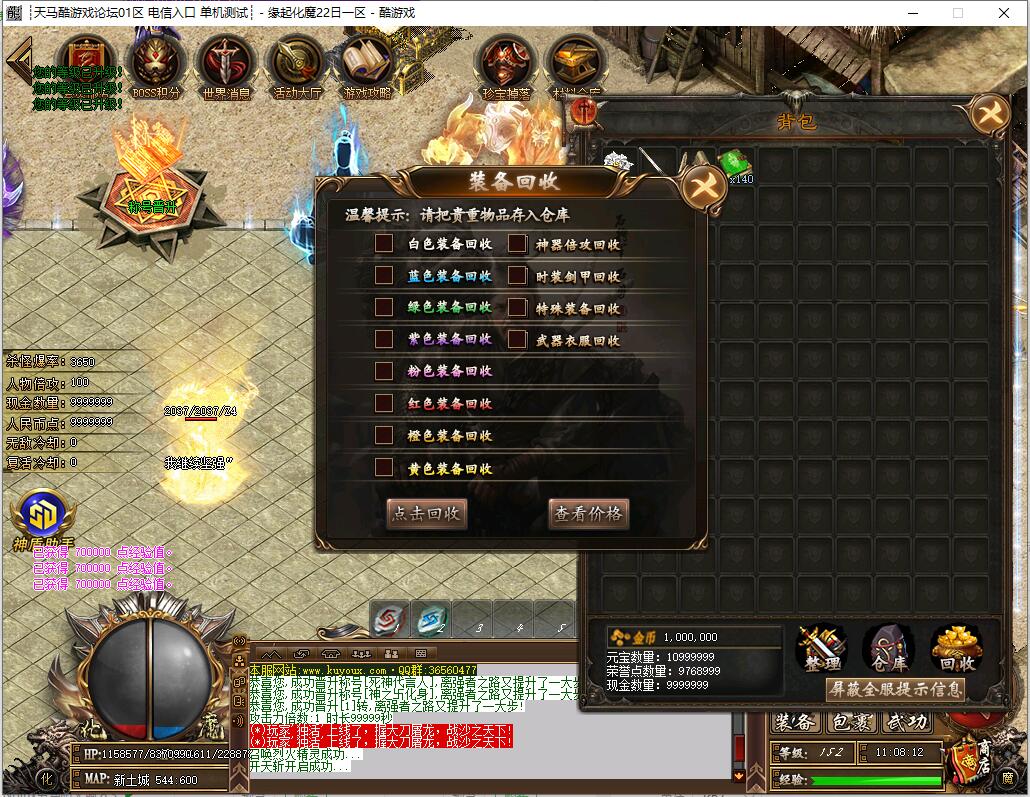Viewport: 1030px width, 797px height.
Task: Open the BOSS积分 menu icon
Action: coord(157,67)
